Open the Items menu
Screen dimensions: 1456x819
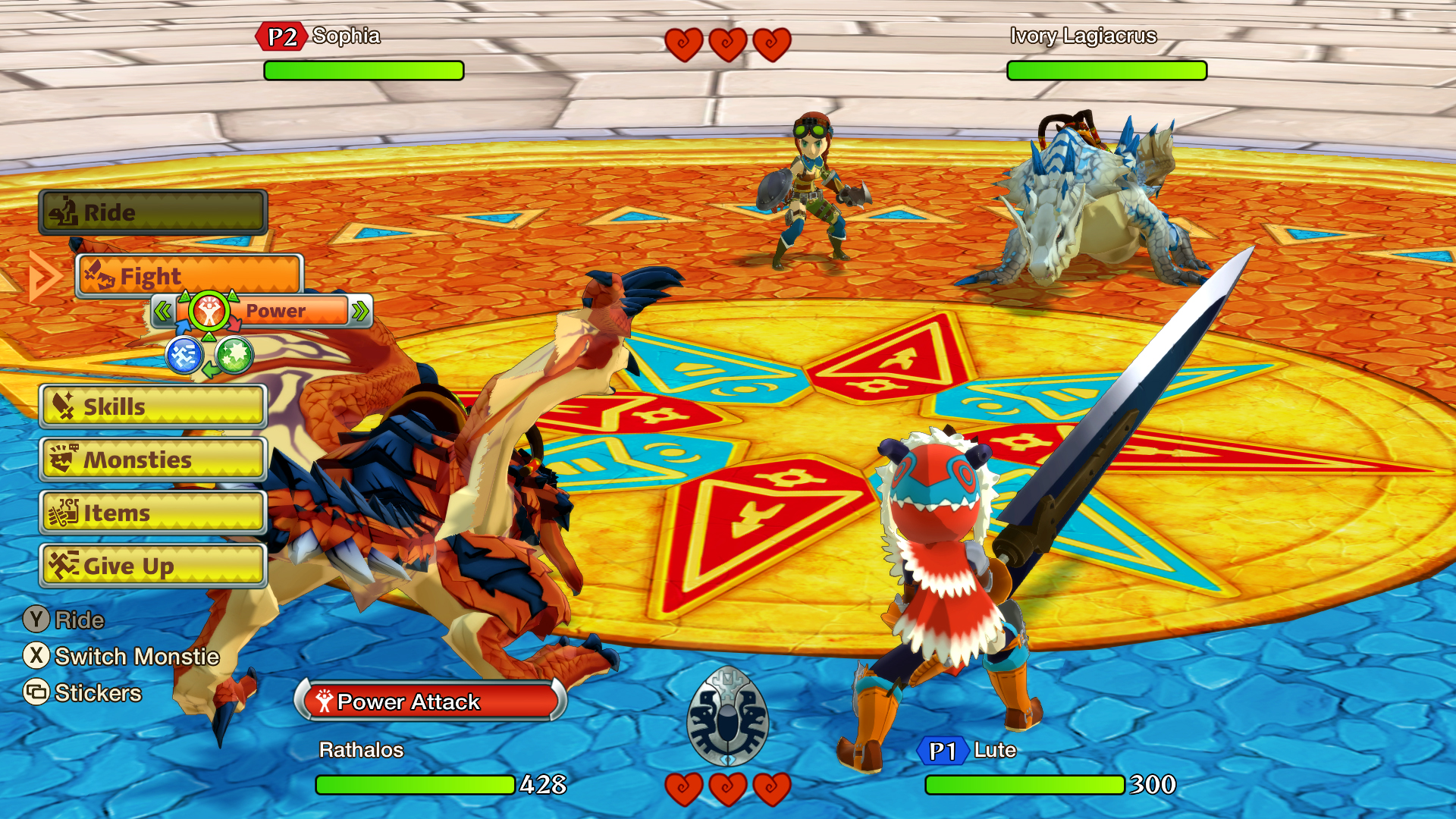152,513
